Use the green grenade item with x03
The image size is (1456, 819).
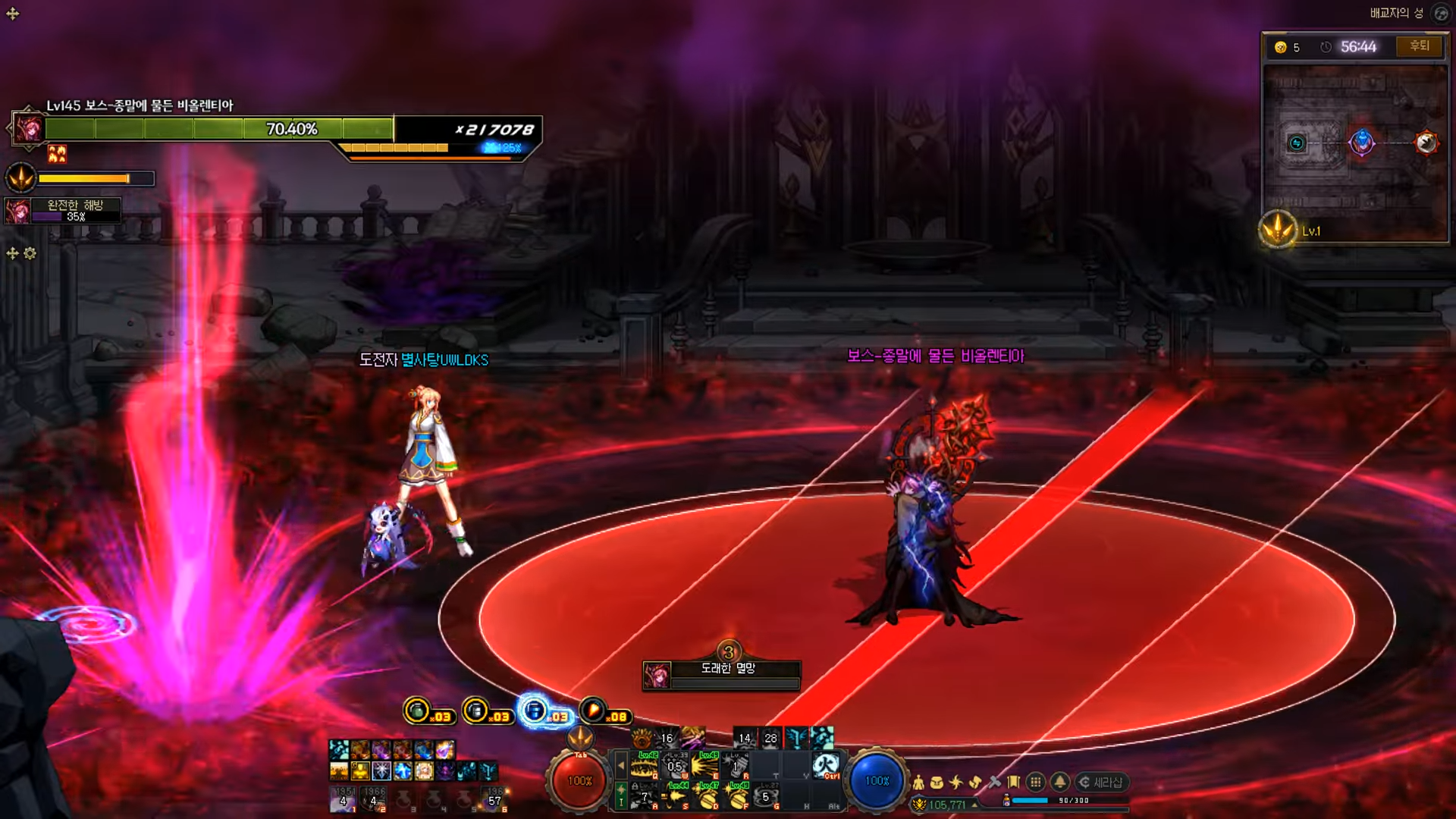(x=417, y=711)
